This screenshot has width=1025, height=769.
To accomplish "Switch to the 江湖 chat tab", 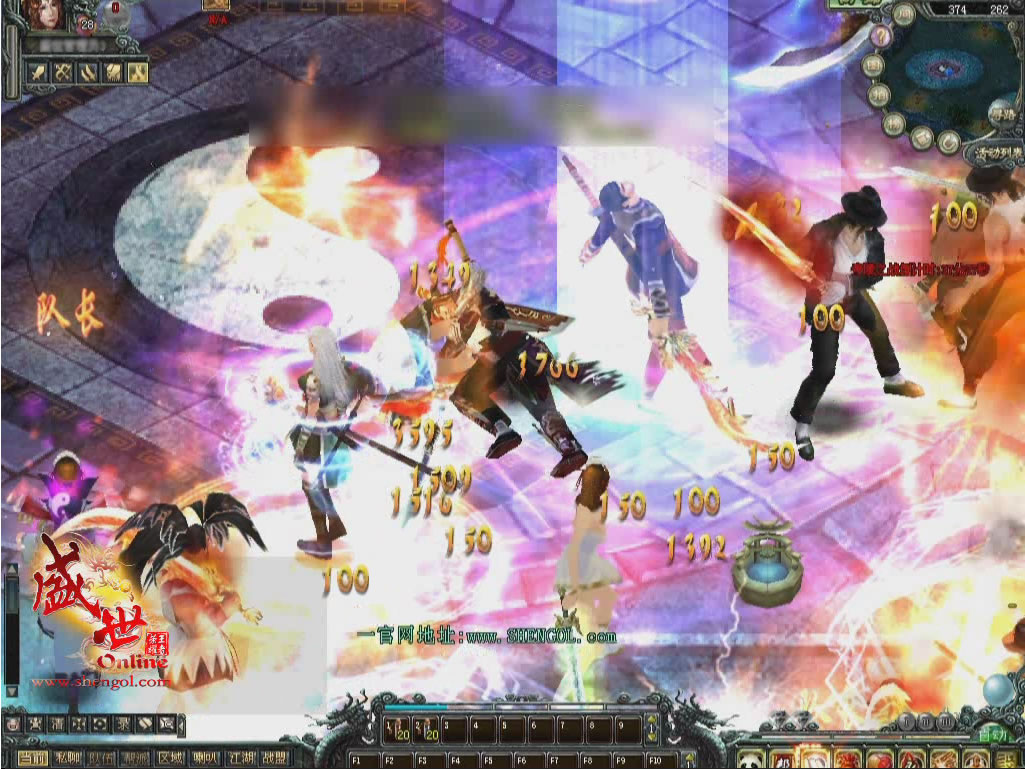I will pyautogui.click(x=240, y=759).
